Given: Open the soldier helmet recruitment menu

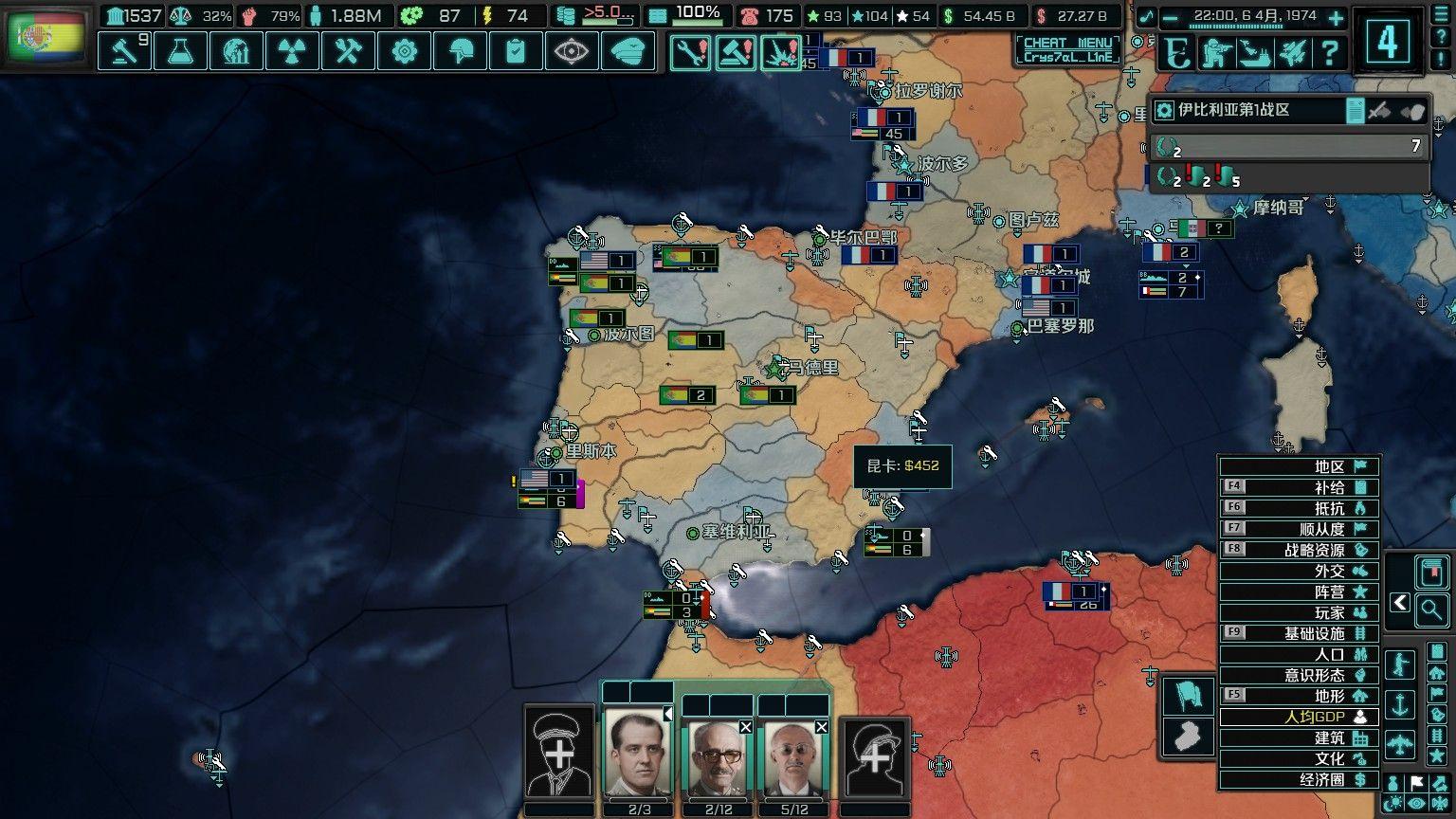Looking at the screenshot, I should (460, 51).
